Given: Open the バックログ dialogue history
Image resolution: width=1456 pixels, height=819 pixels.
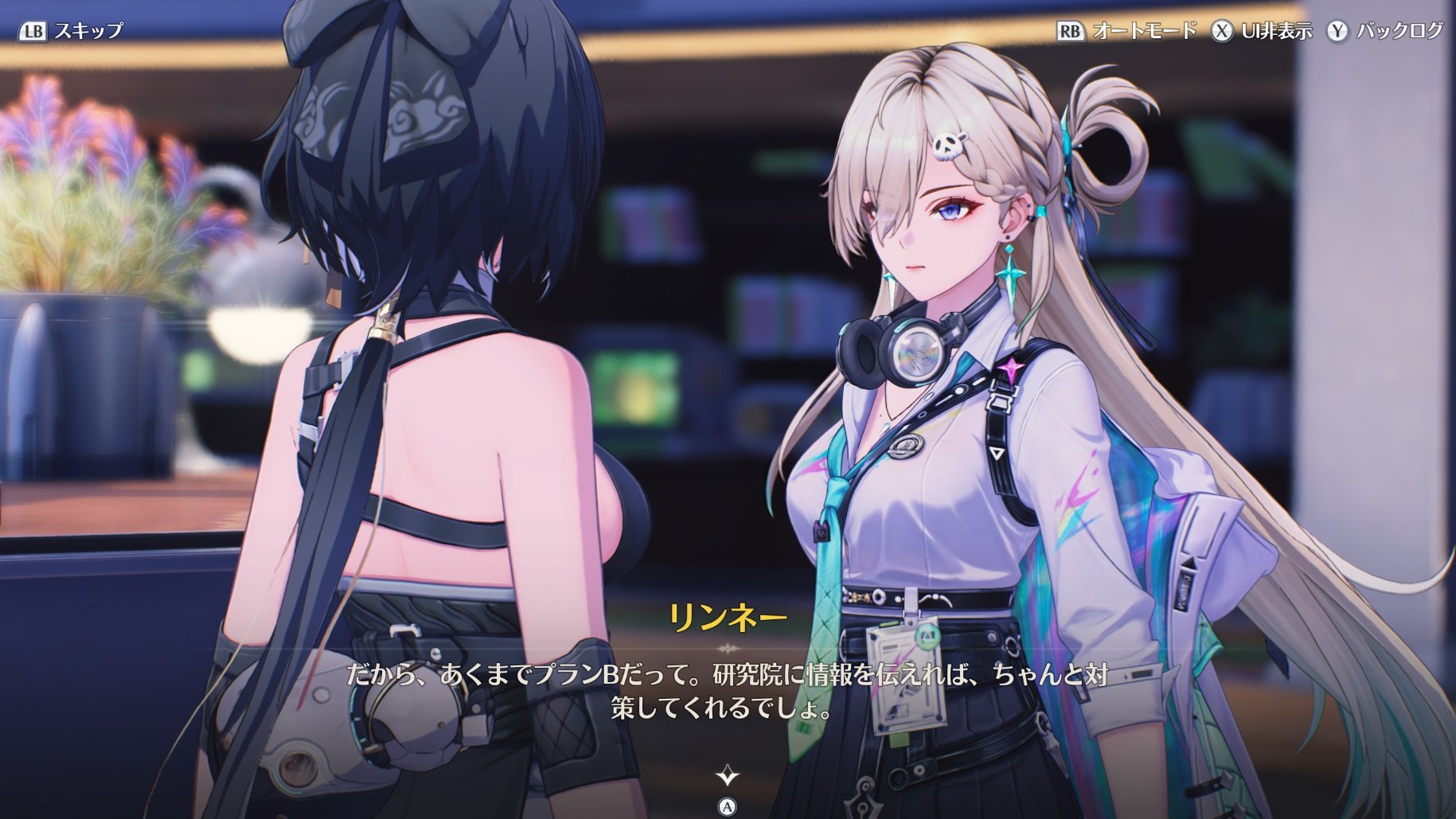Looking at the screenshot, I should tap(1384, 31).
